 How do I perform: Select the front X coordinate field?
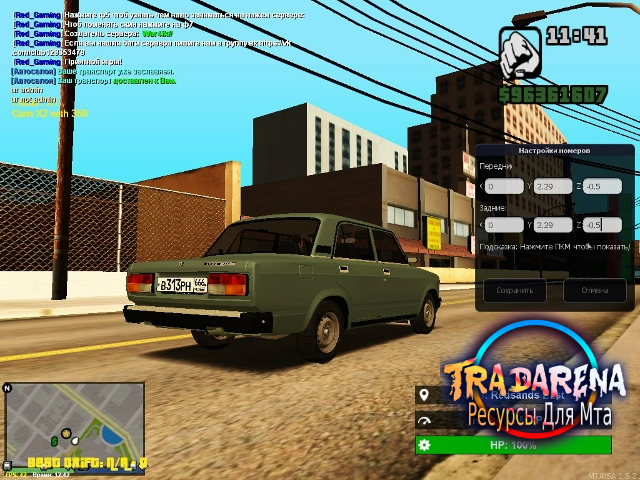click(505, 186)
